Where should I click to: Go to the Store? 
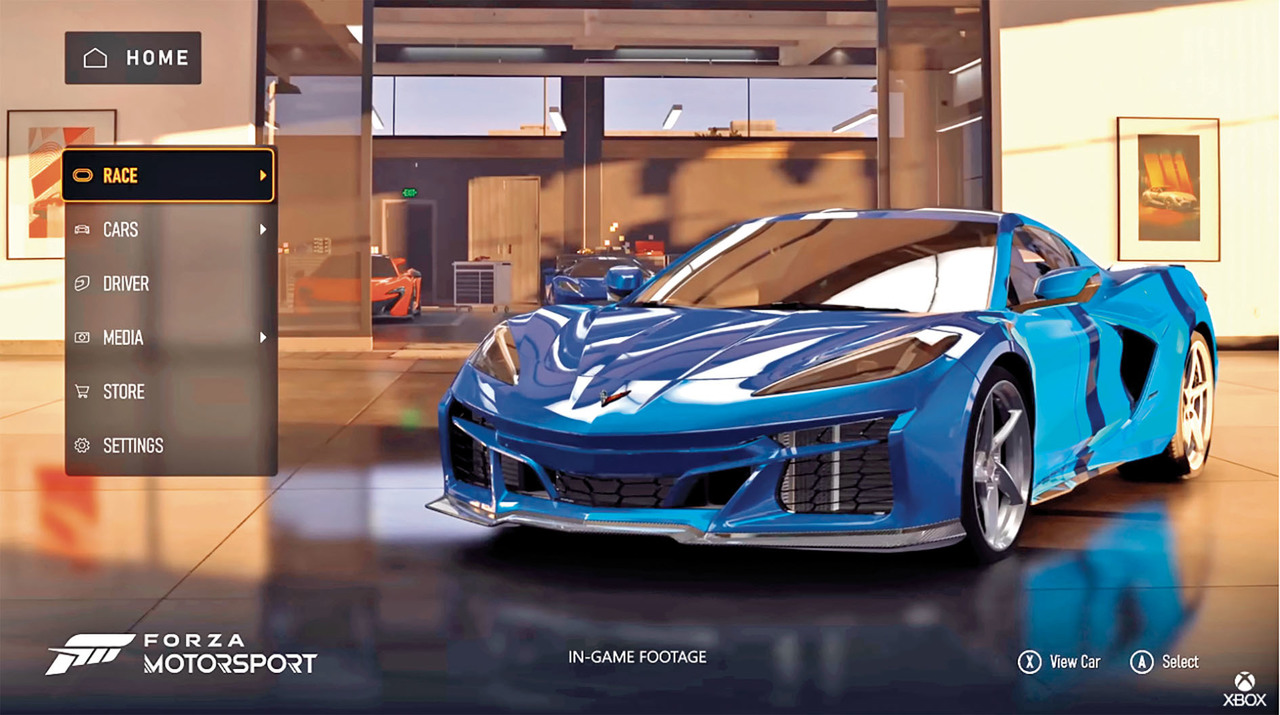pos(167,392)
